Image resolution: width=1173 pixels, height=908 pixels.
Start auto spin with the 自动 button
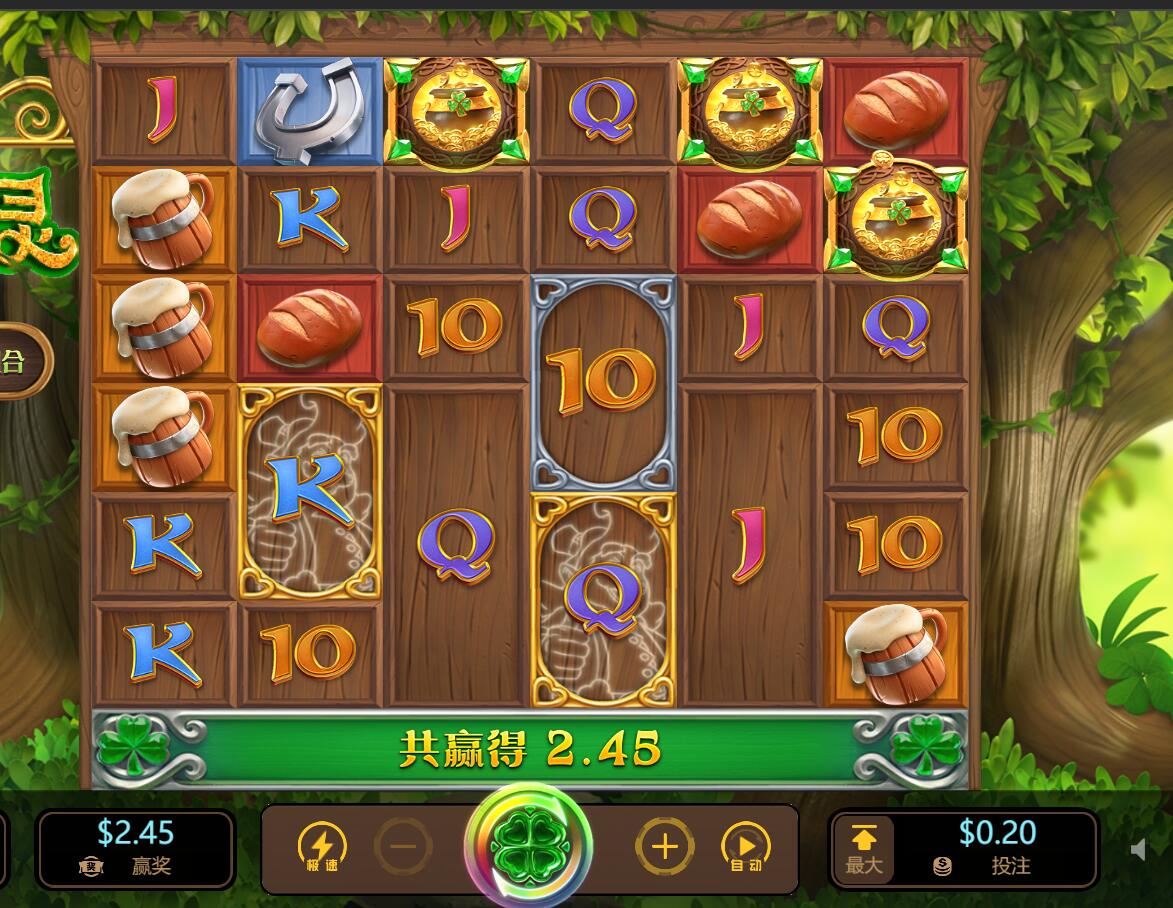click(x=746, y=848)
